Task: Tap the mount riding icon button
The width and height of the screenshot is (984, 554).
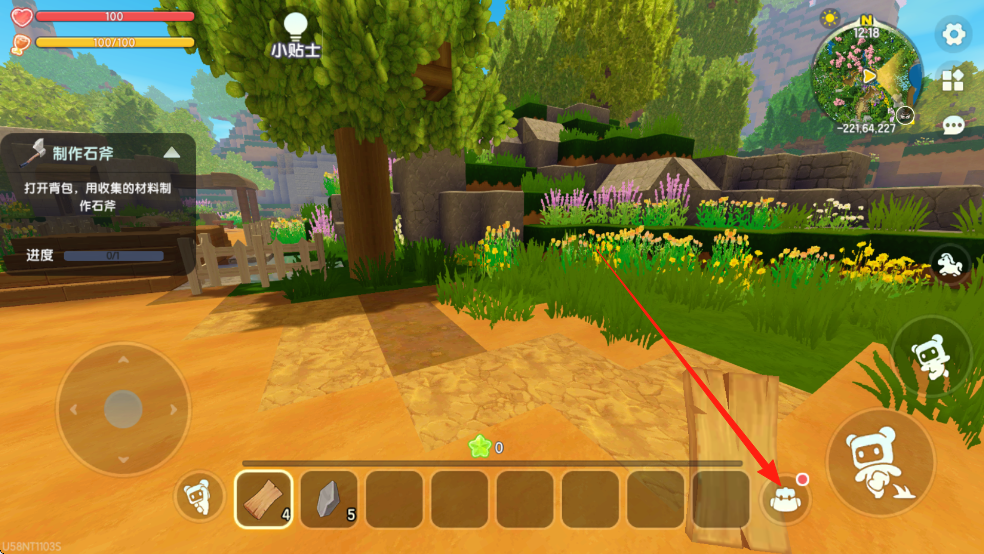Action: click(x=949, y=264)
